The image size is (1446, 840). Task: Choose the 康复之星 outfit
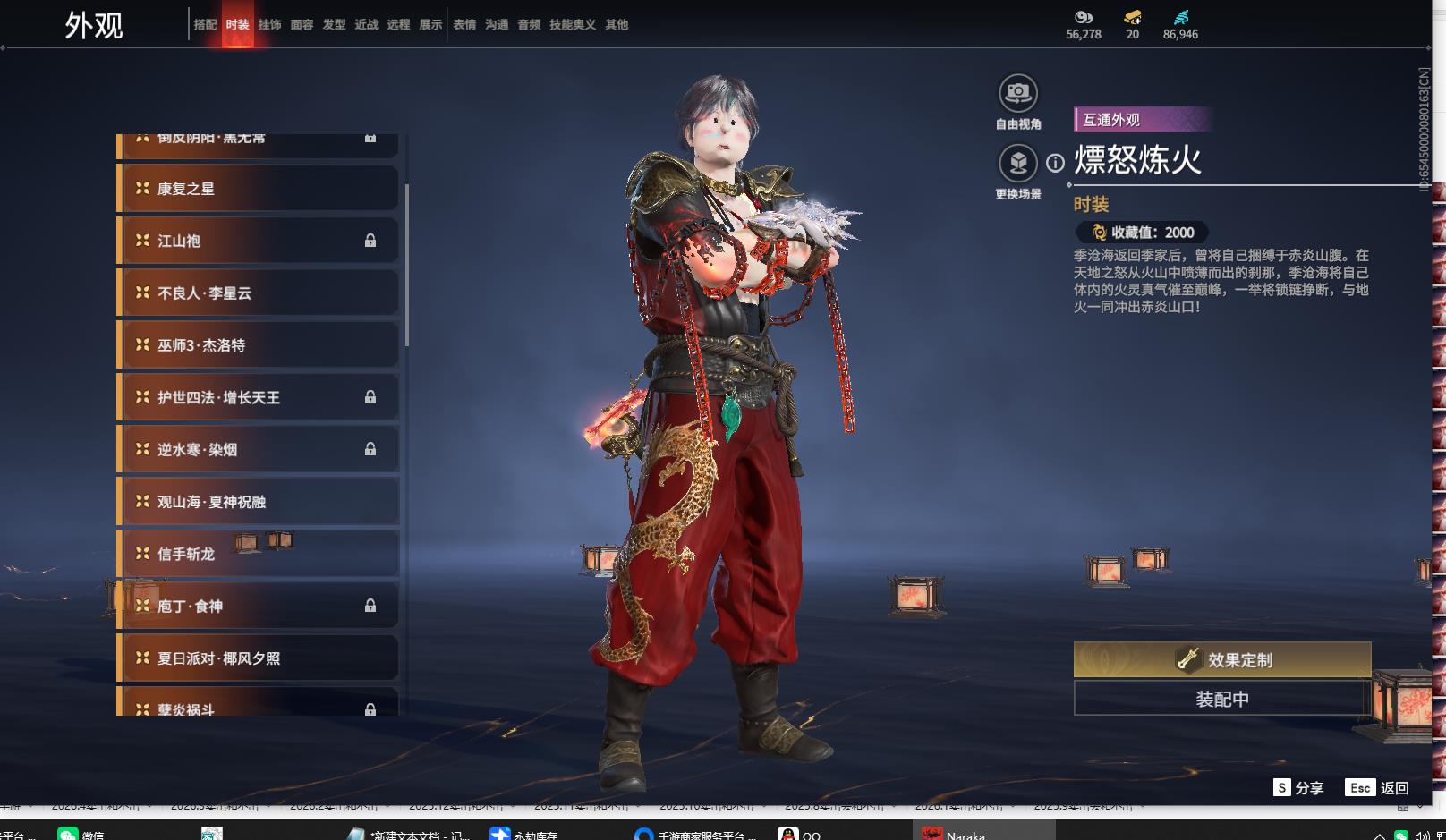click(x=259, y=189)
